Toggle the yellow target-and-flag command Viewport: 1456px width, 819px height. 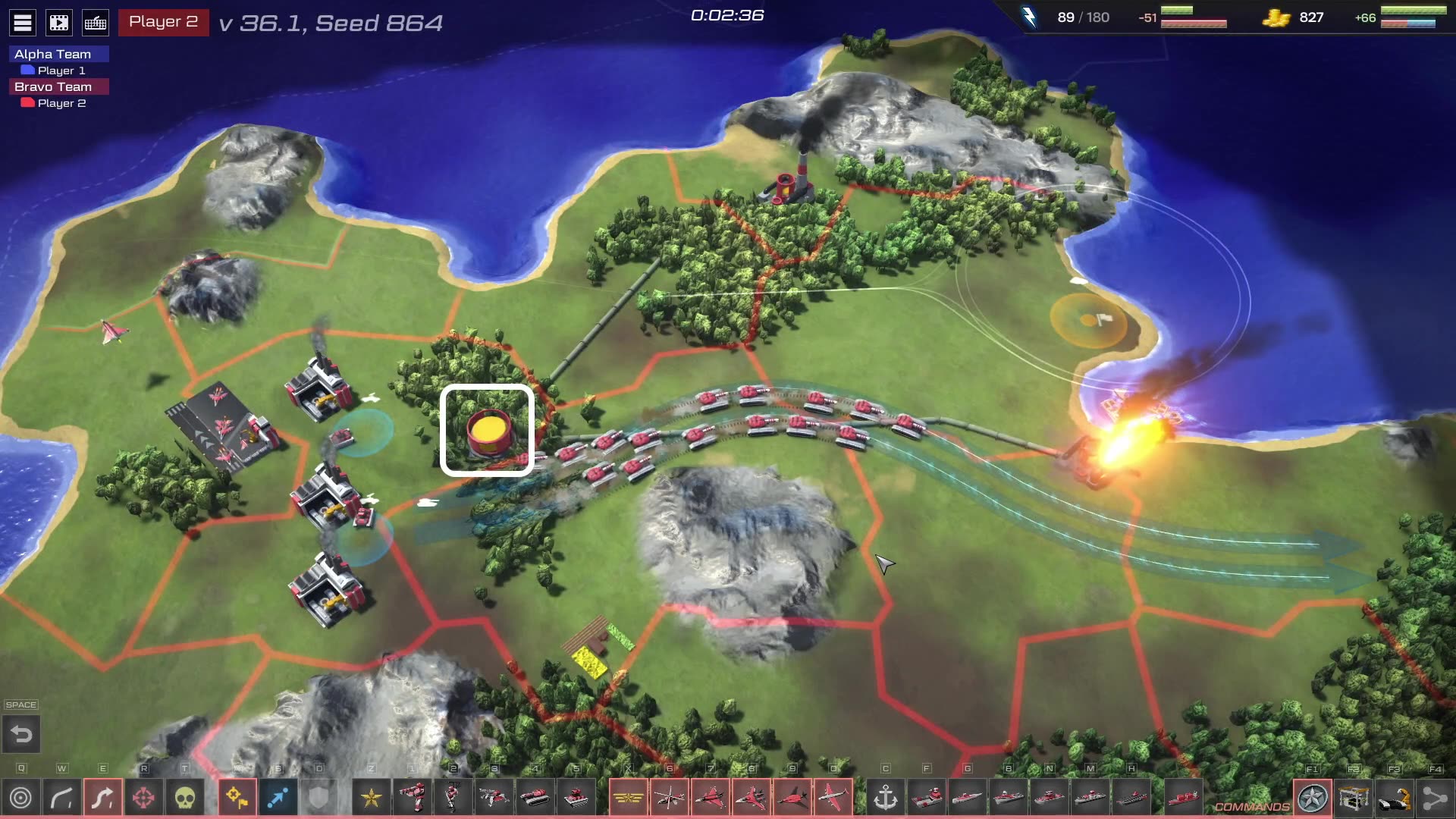[x=237, y=798]
